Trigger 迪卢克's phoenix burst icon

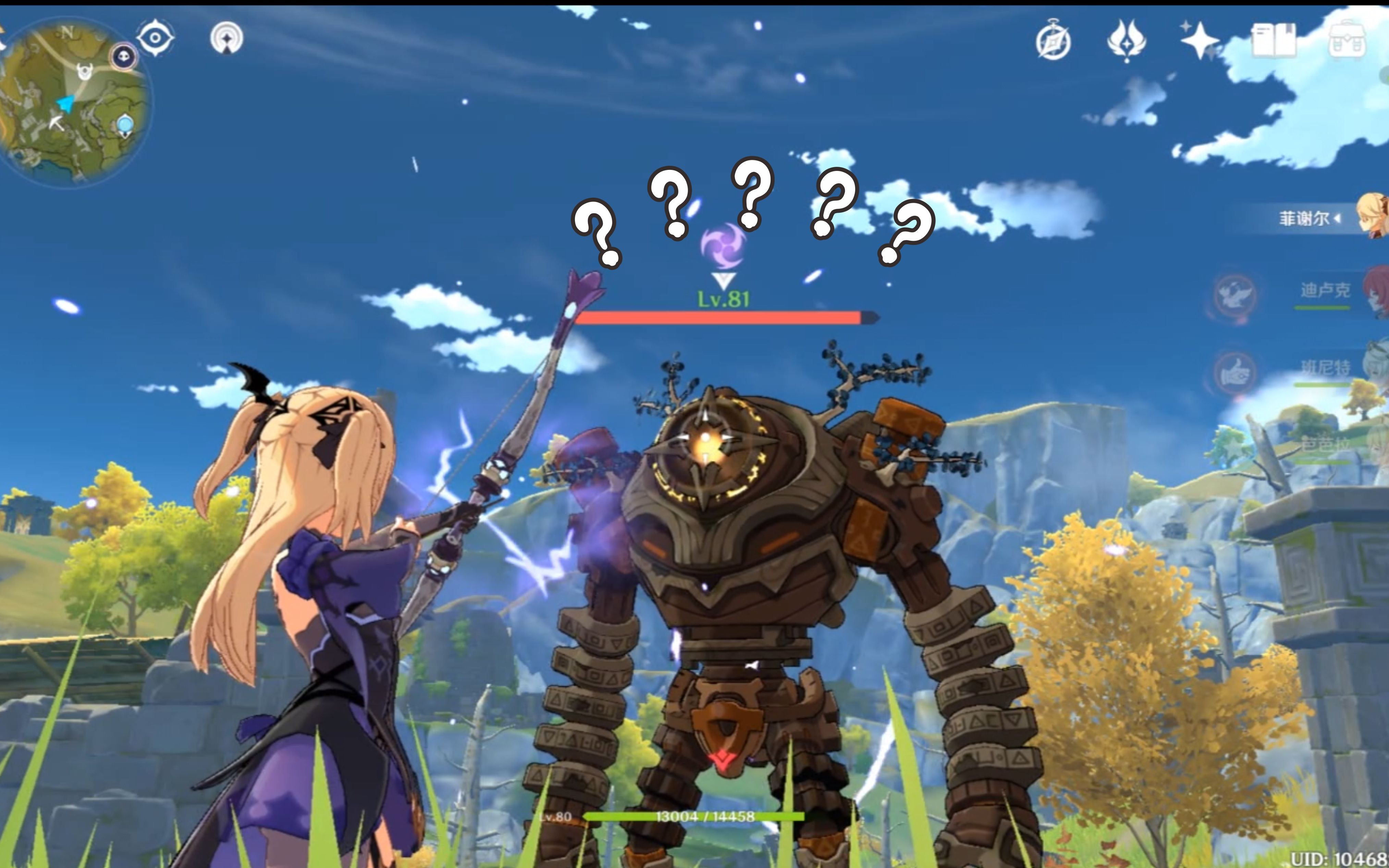[1234, 295]
